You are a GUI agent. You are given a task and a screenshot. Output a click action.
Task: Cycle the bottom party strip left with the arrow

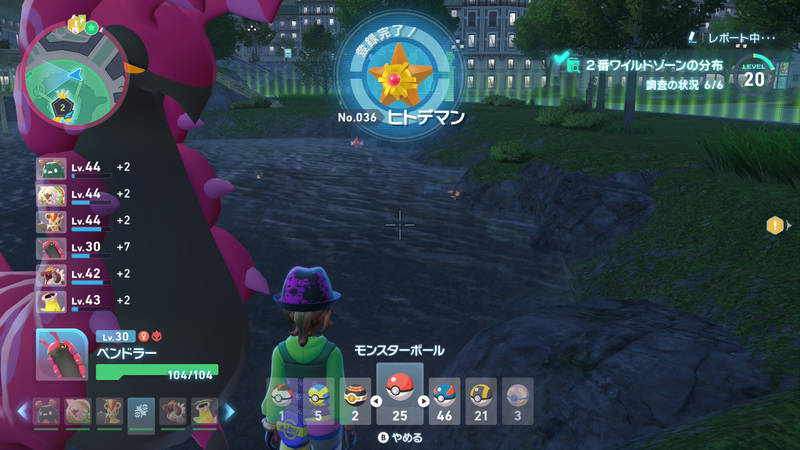(x=20, y=411)
